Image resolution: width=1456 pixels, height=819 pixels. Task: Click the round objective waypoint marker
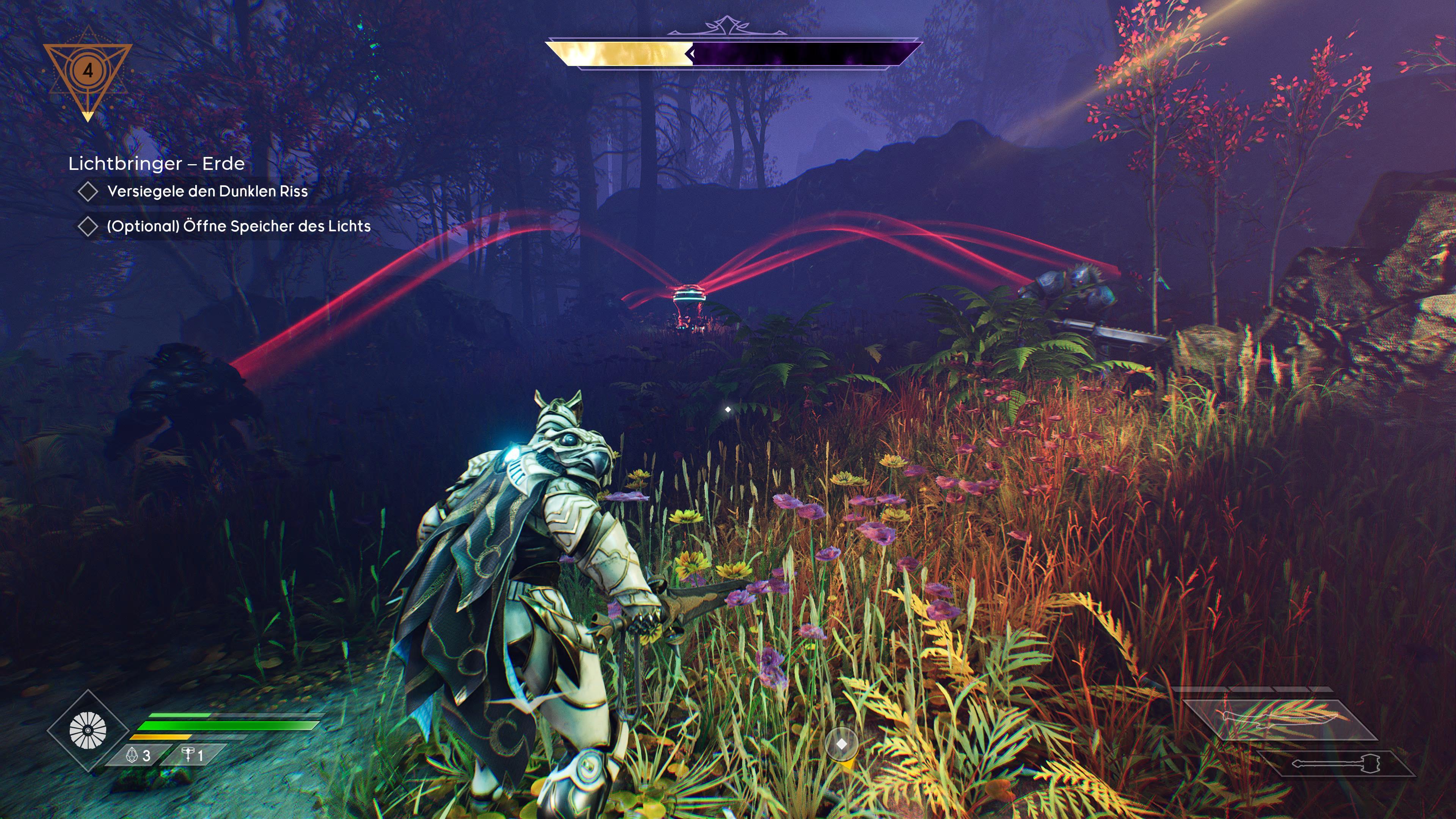(841, 744)
